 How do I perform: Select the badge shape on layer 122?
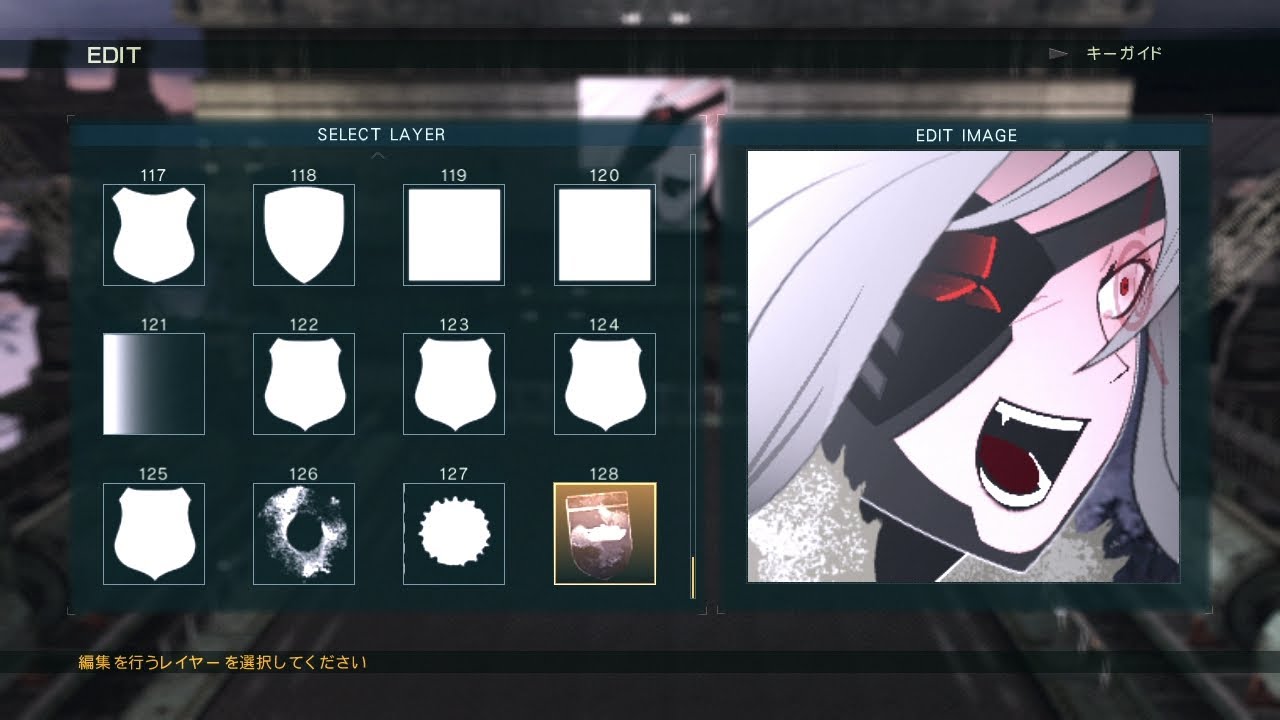[303, 383]
